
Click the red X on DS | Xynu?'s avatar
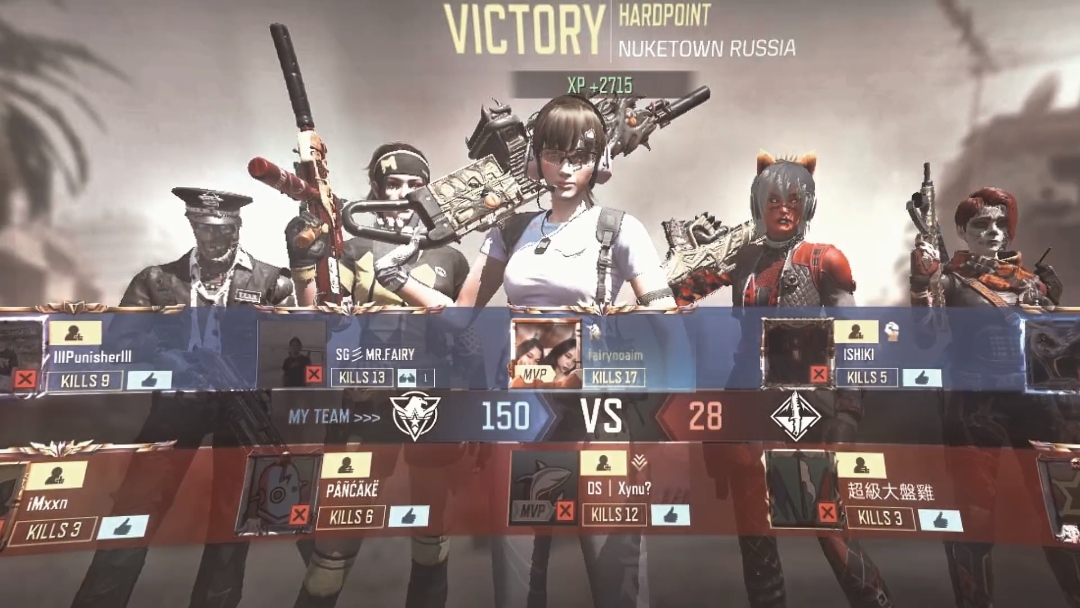pyautogui.click(x=565, y=511)
